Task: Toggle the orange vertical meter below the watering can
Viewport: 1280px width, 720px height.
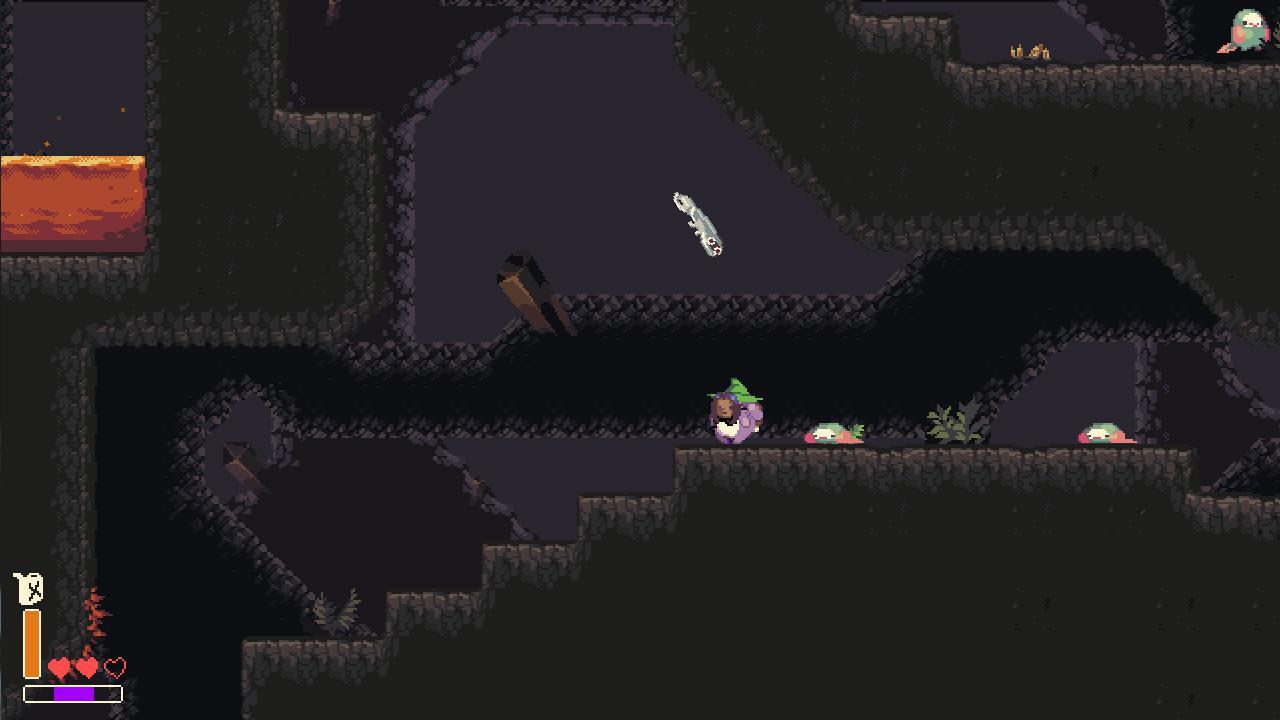Action: (33, 640)
